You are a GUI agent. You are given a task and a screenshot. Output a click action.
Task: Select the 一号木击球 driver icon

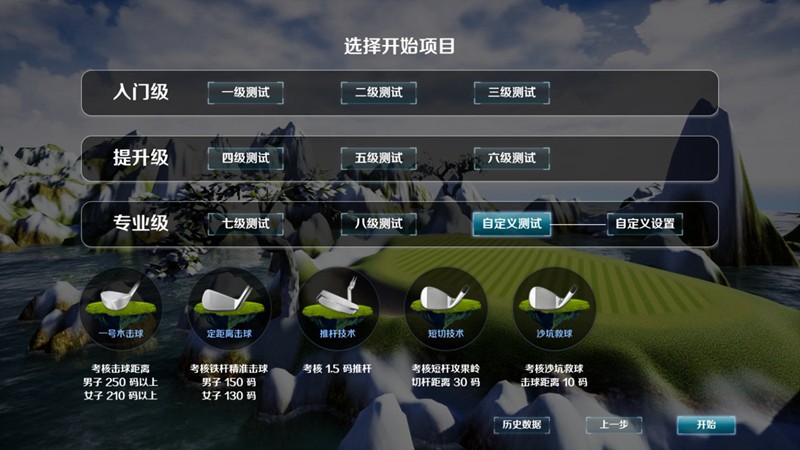point(119,306)
